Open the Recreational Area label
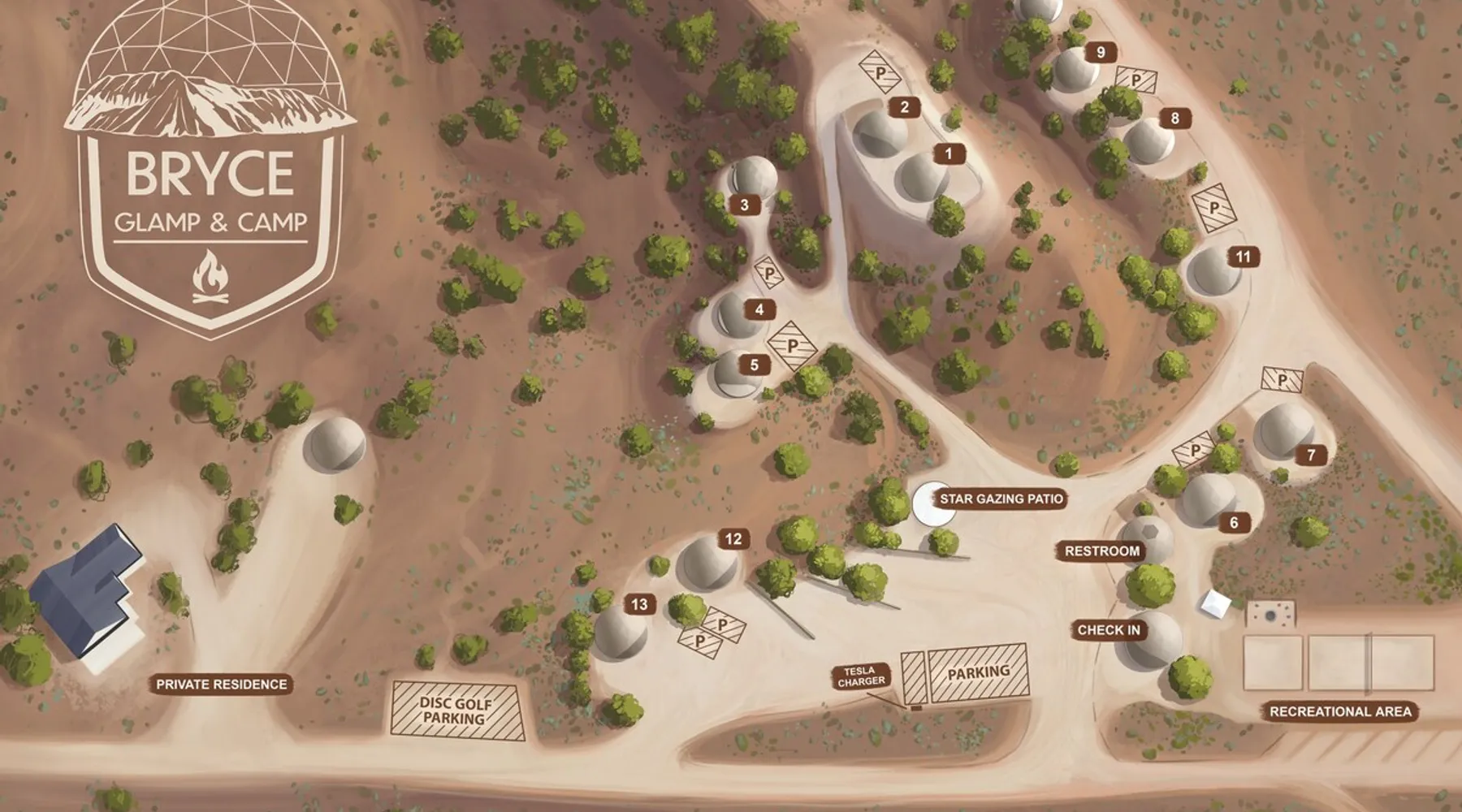1462x812 pixels. click(1340, 711)
